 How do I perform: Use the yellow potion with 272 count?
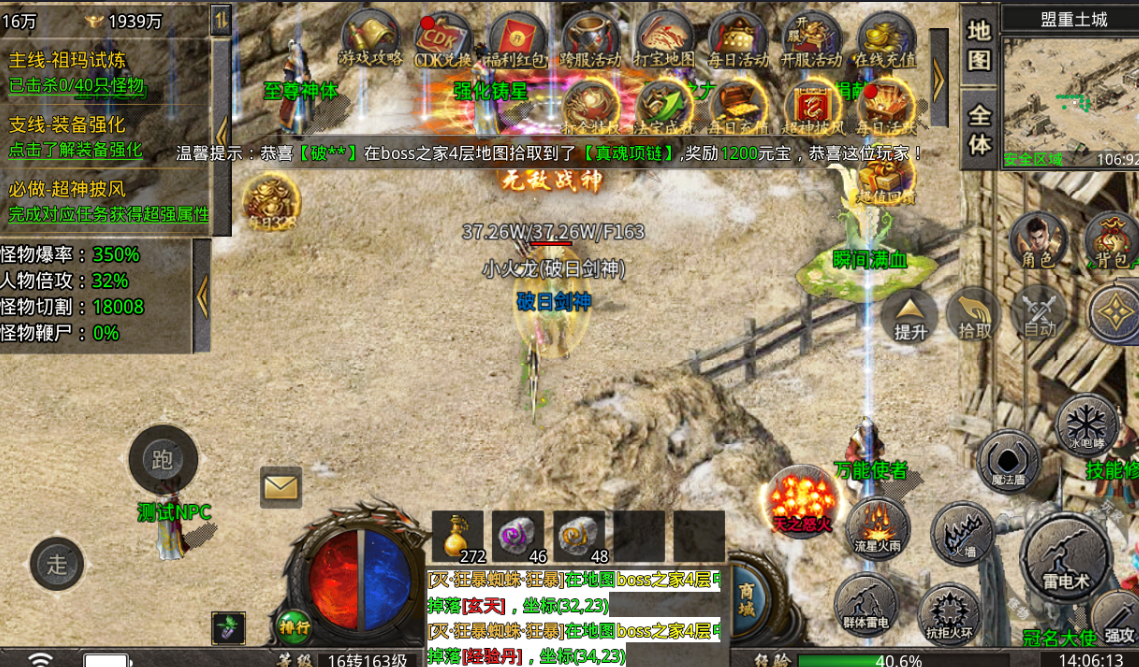tap(458, 537)
